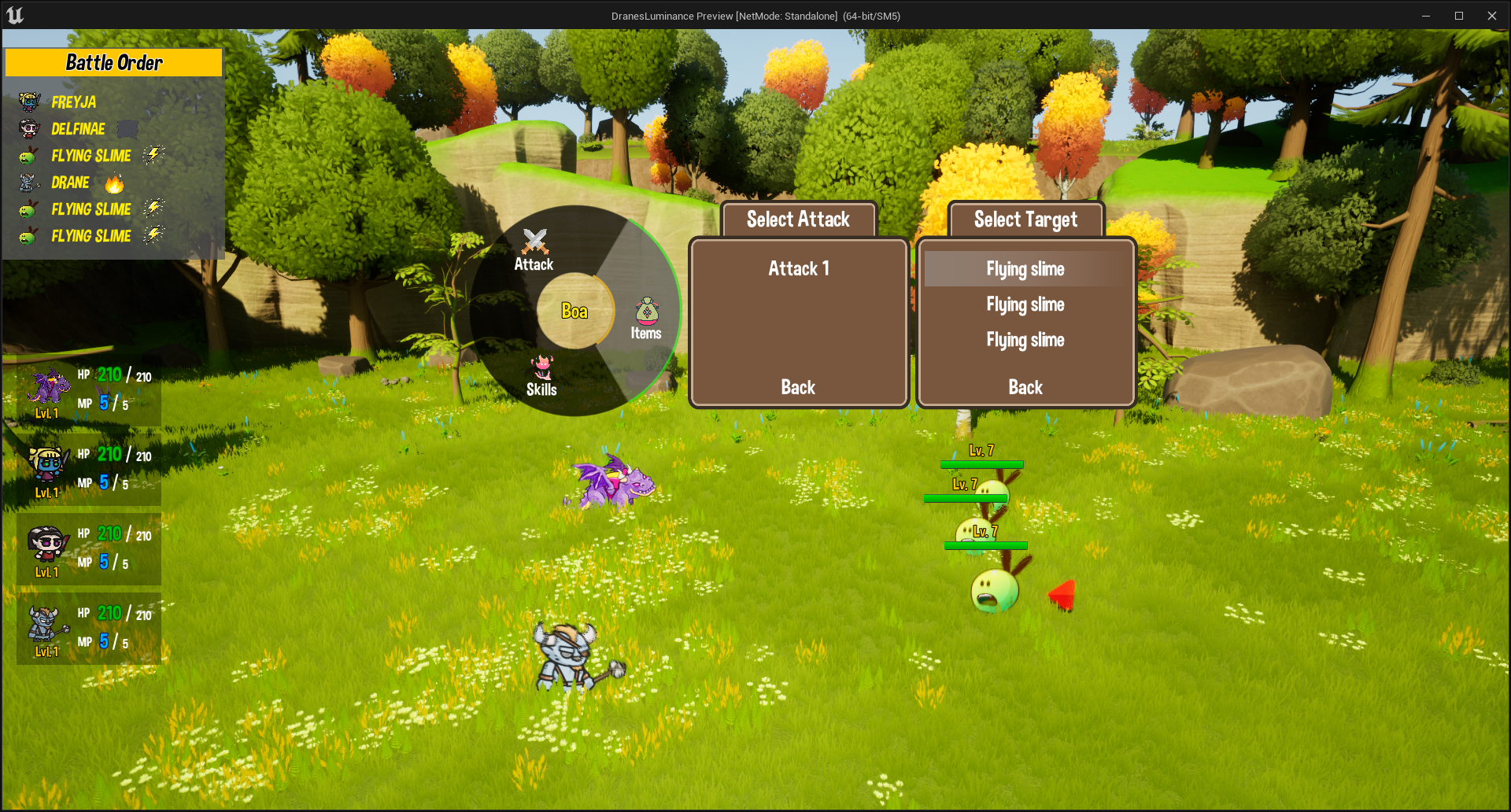Minimize the preview window

coord(1425,16)
